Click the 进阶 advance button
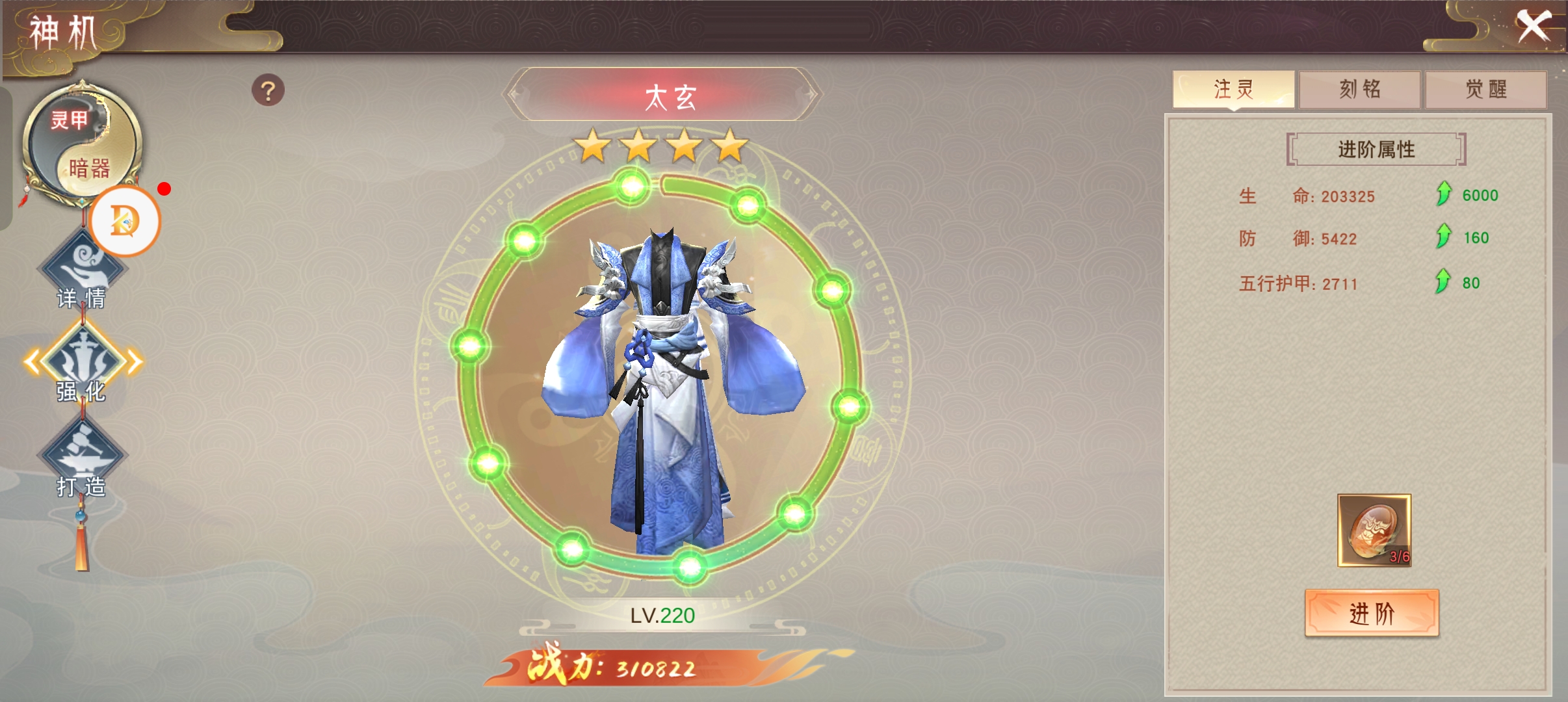 (1372, 613)
